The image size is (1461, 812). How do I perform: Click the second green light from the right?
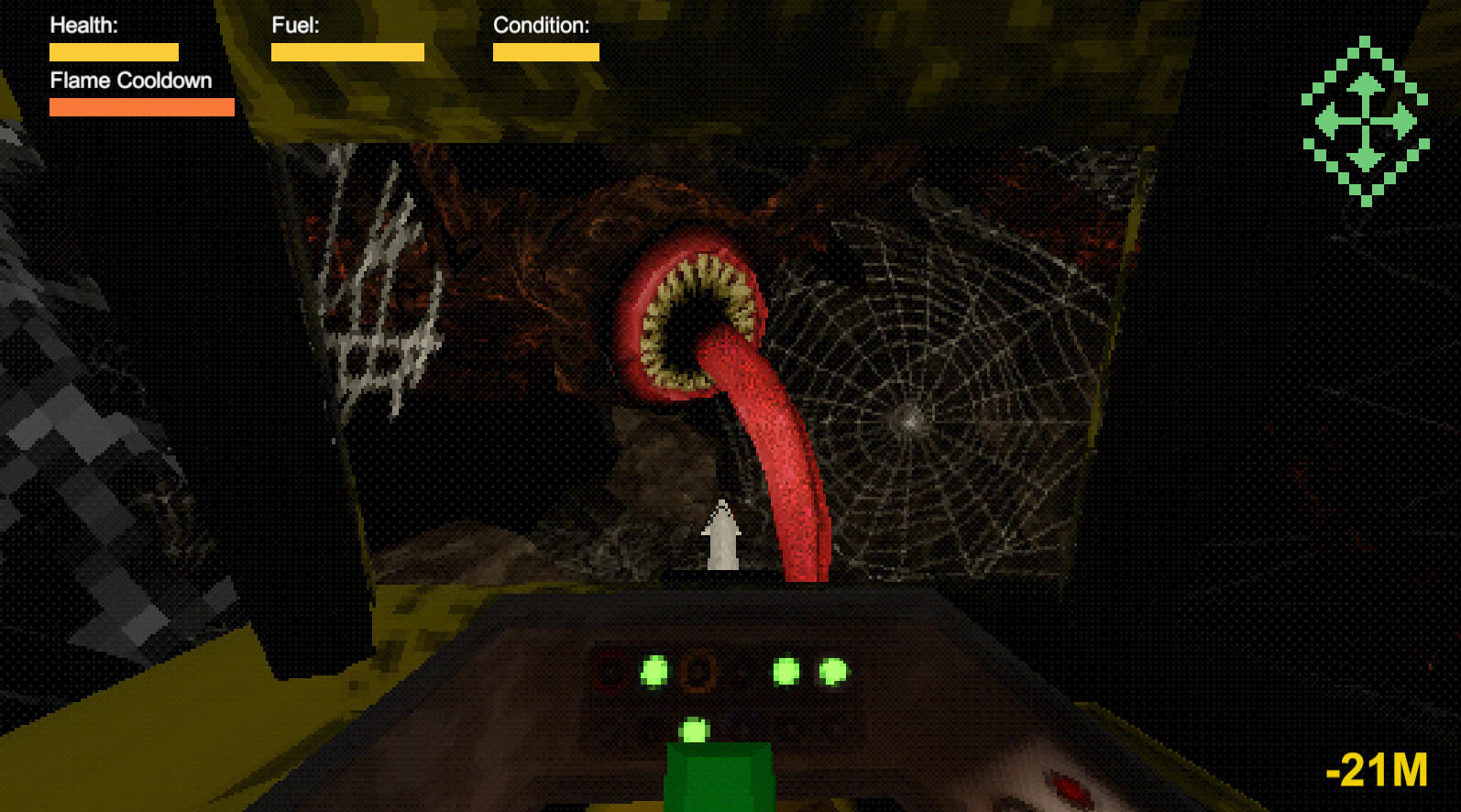(785, 670)
